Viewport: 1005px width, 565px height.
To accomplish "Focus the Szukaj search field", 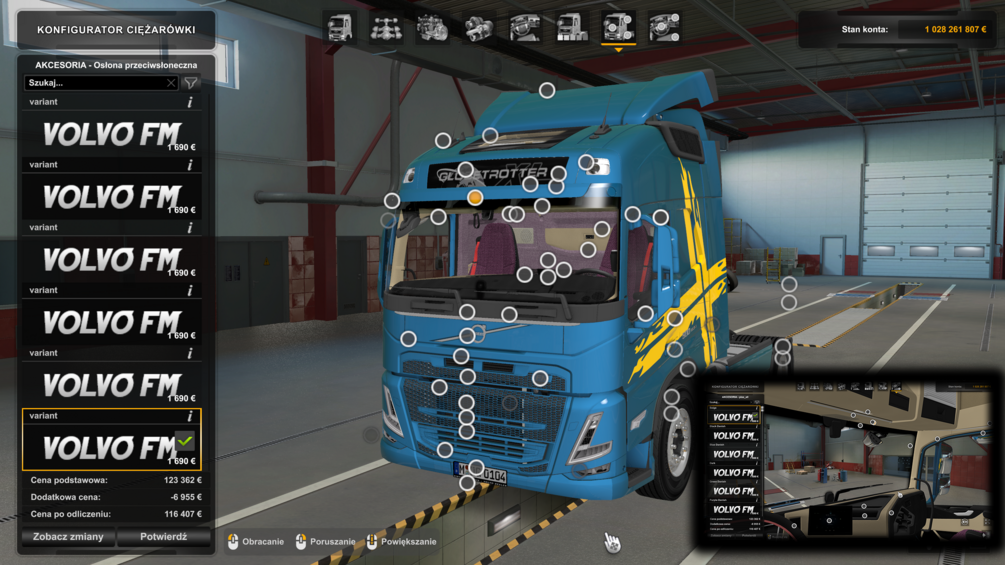I will (95, 83).
